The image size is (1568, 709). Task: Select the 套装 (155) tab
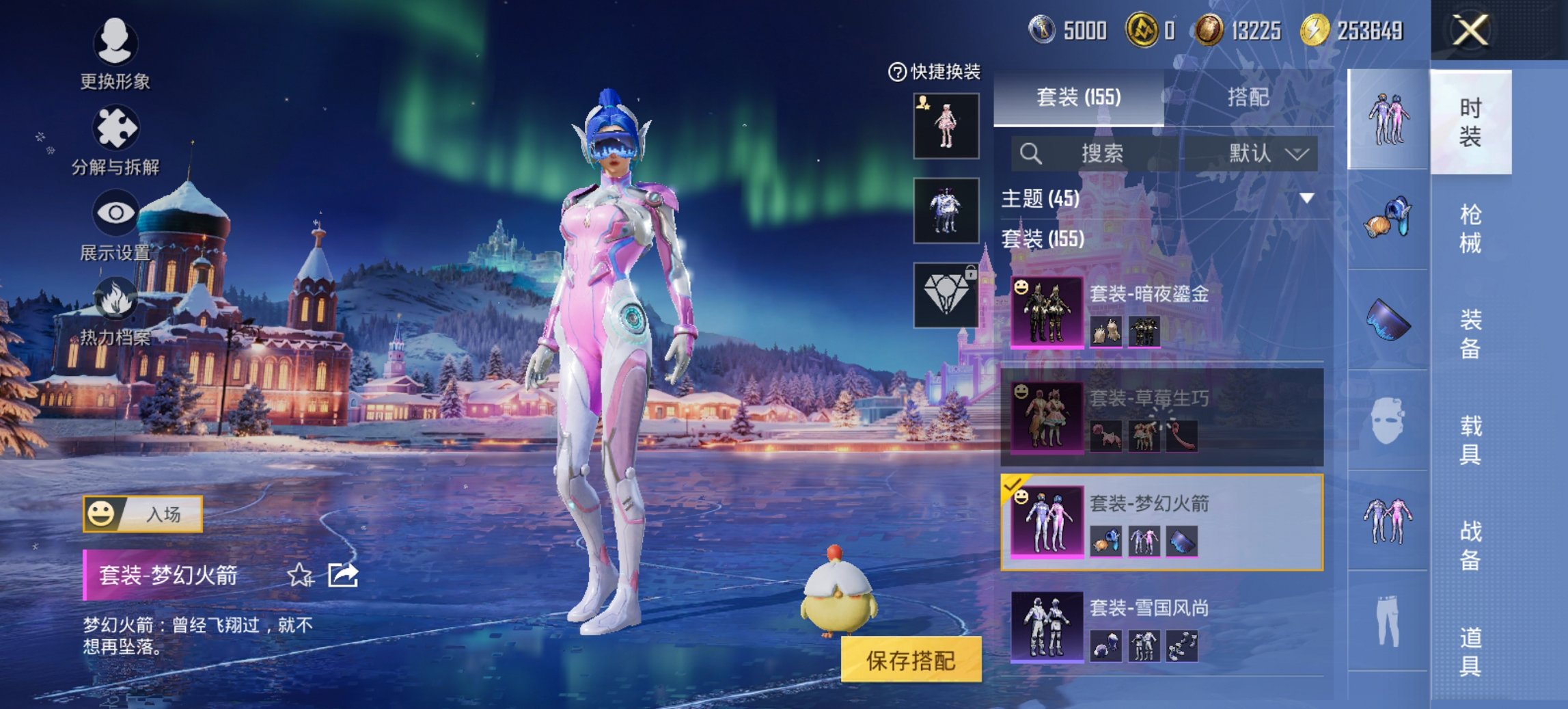[1078, 98]
